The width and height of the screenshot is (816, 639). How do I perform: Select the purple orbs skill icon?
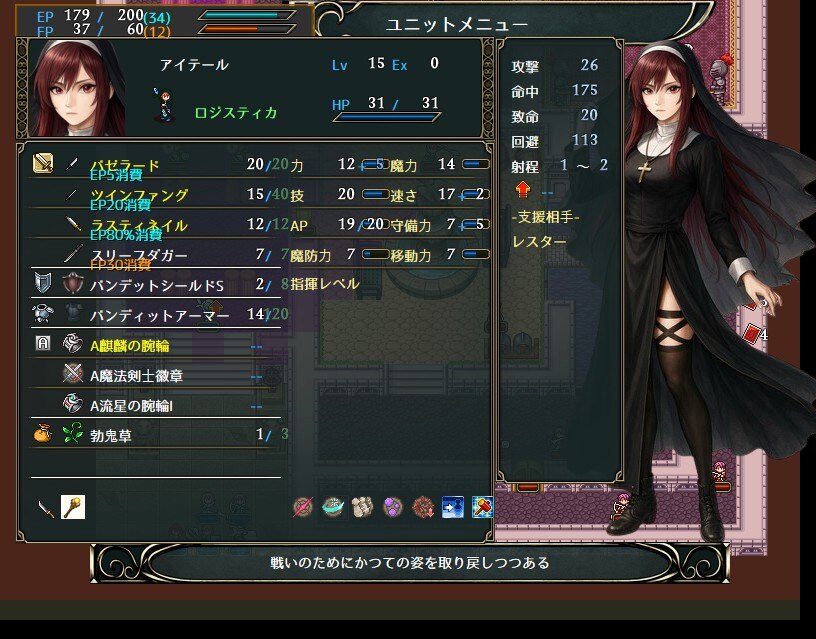point(393,507)
